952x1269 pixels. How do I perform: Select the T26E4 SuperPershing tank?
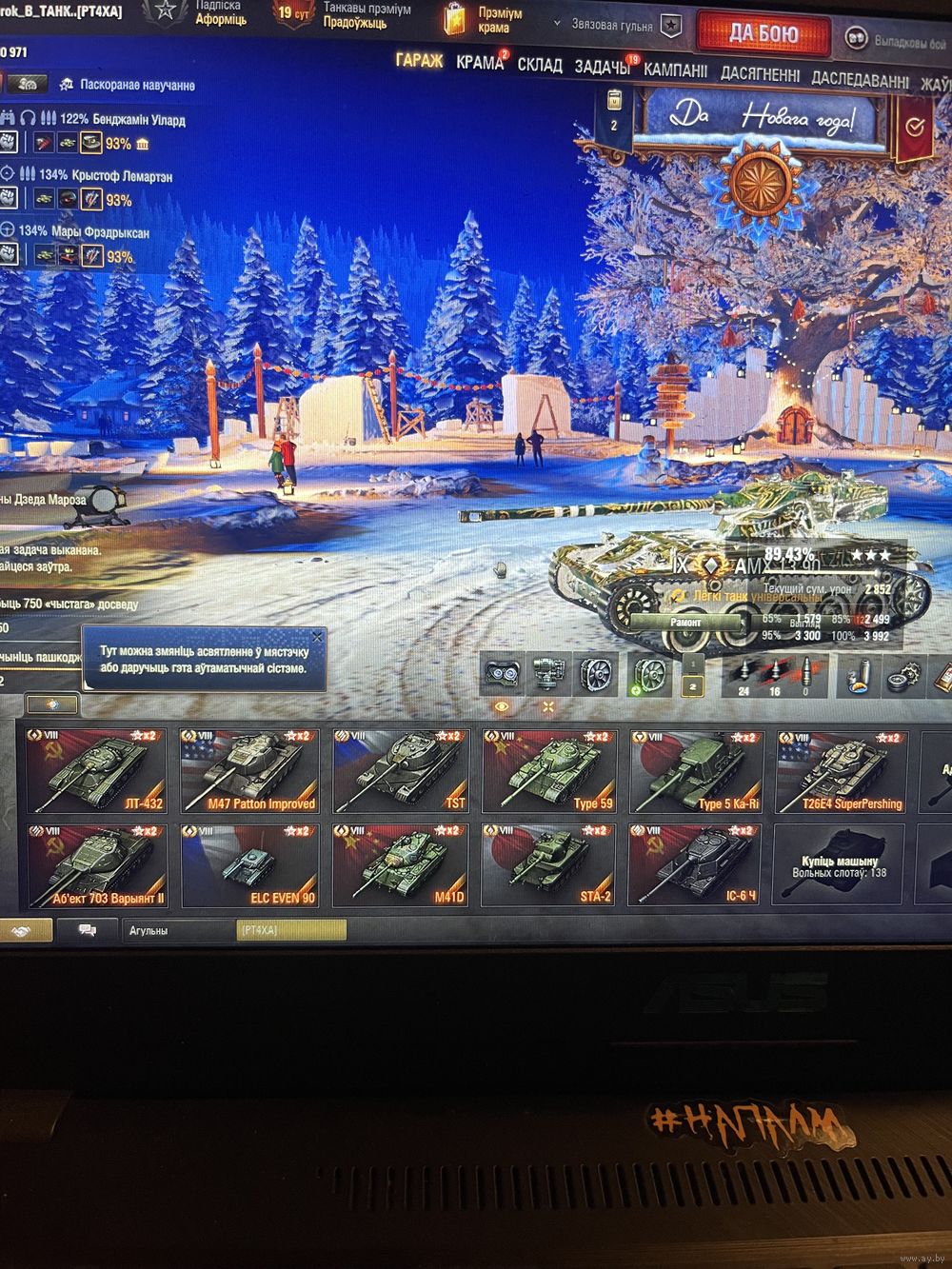click(841, 771)
